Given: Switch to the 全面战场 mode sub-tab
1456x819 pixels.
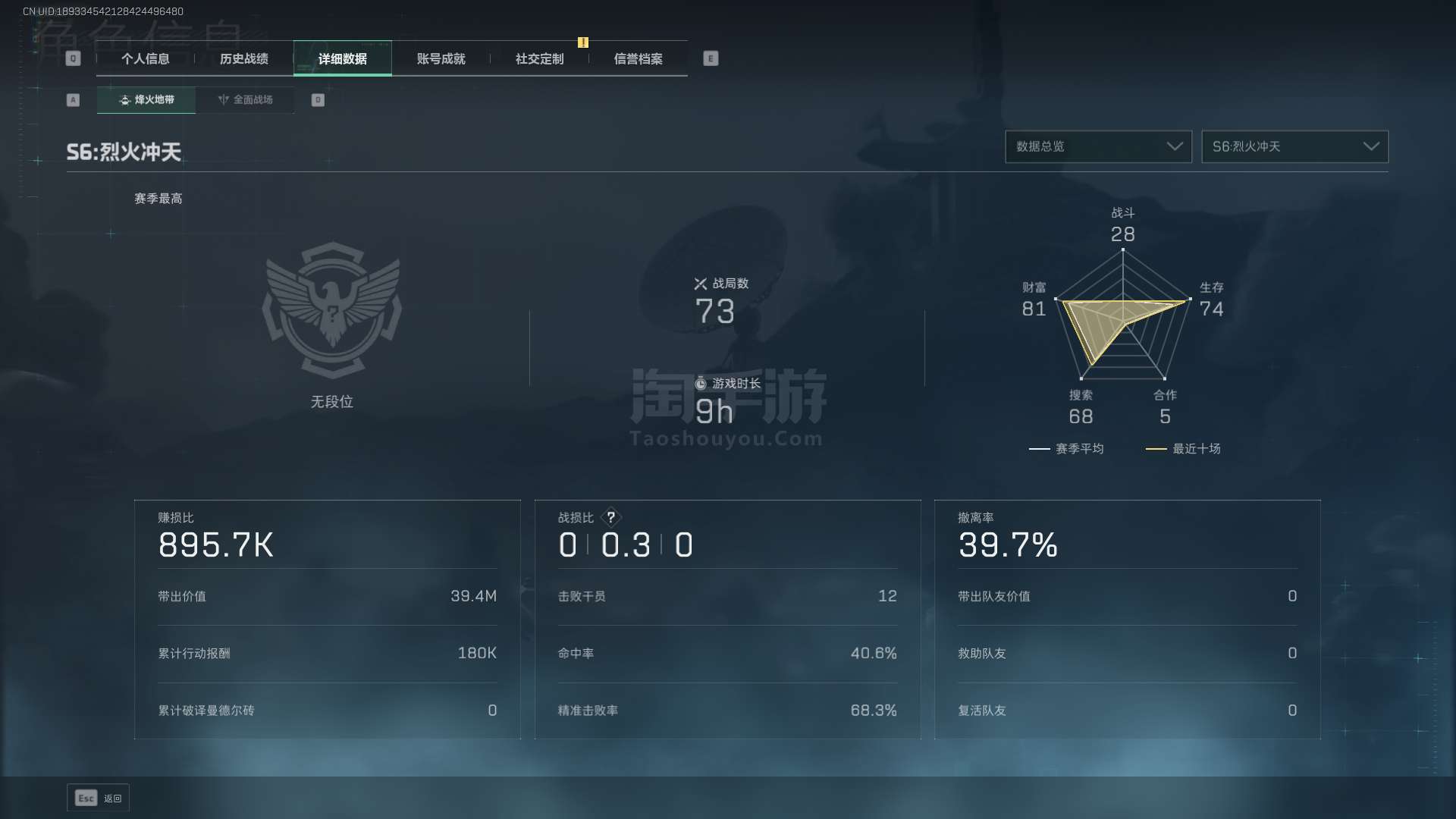Looking at the screenshot, I should 245,100.
